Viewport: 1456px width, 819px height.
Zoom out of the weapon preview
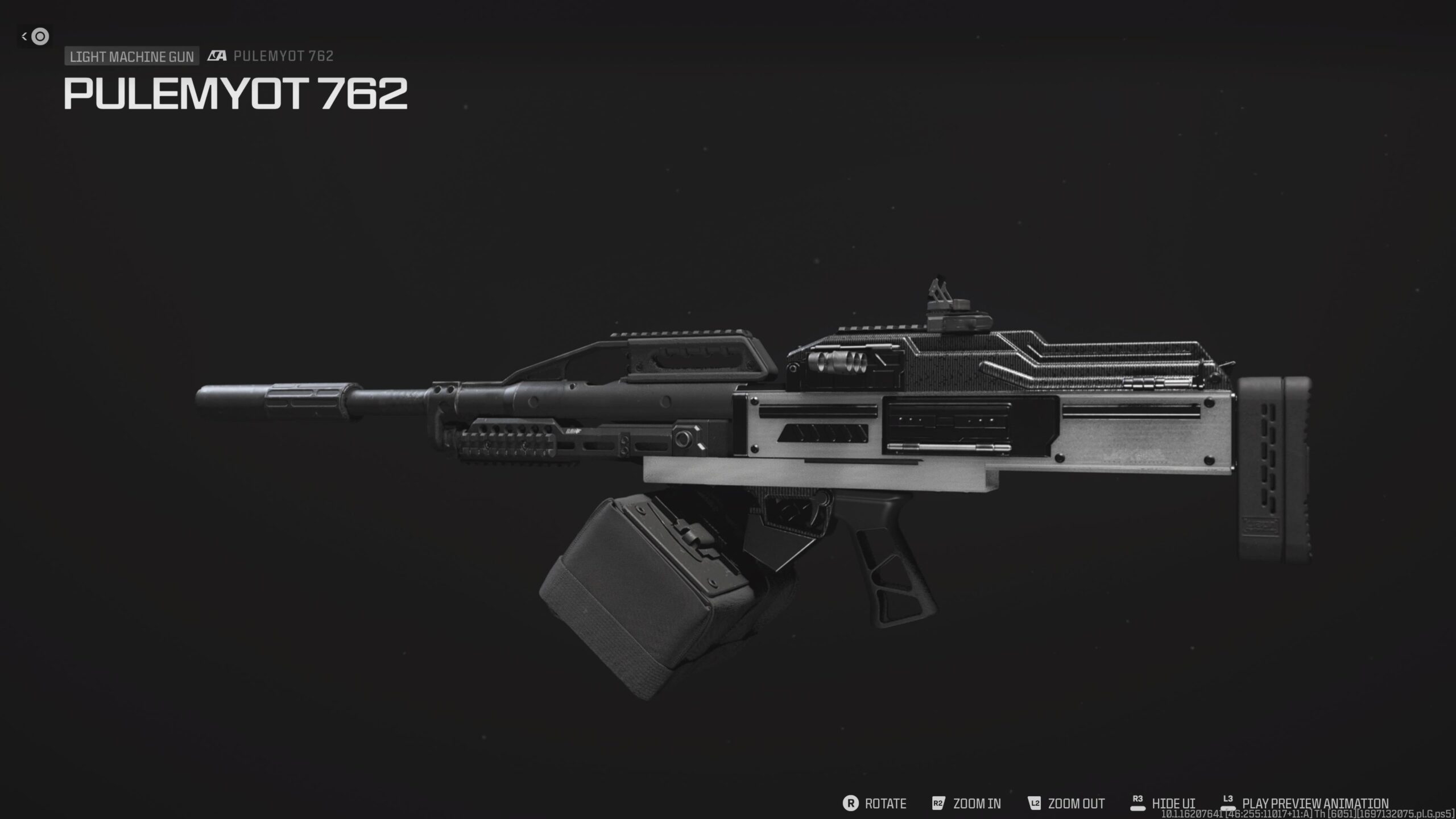(x=1066, y=803)
